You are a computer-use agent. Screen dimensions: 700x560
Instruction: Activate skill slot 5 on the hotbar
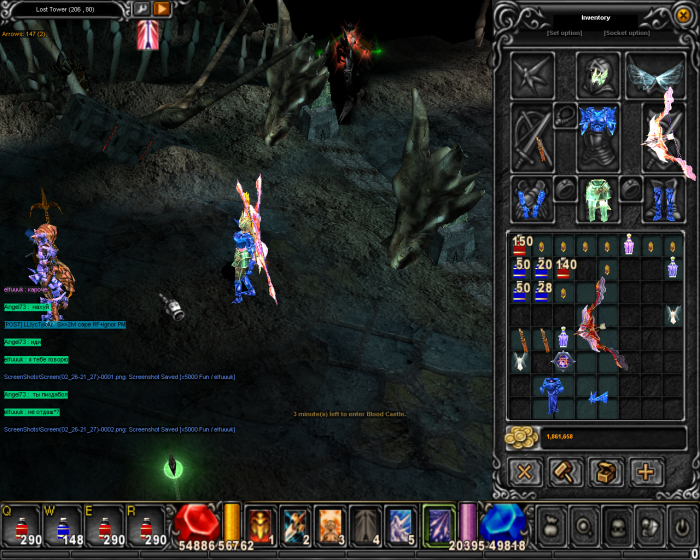[x=400, y=524]
